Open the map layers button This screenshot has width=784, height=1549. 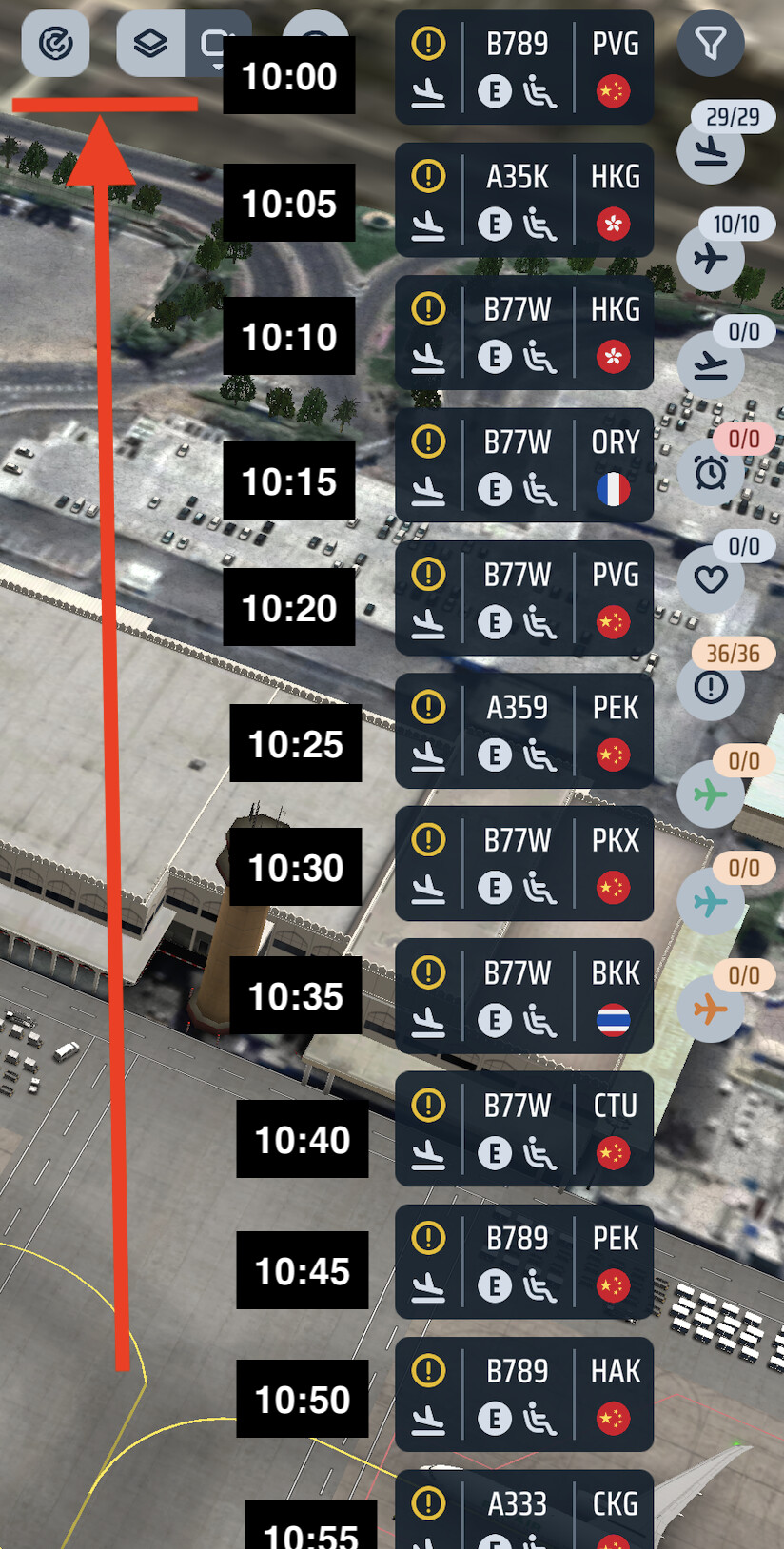click(x=150, y=43)
